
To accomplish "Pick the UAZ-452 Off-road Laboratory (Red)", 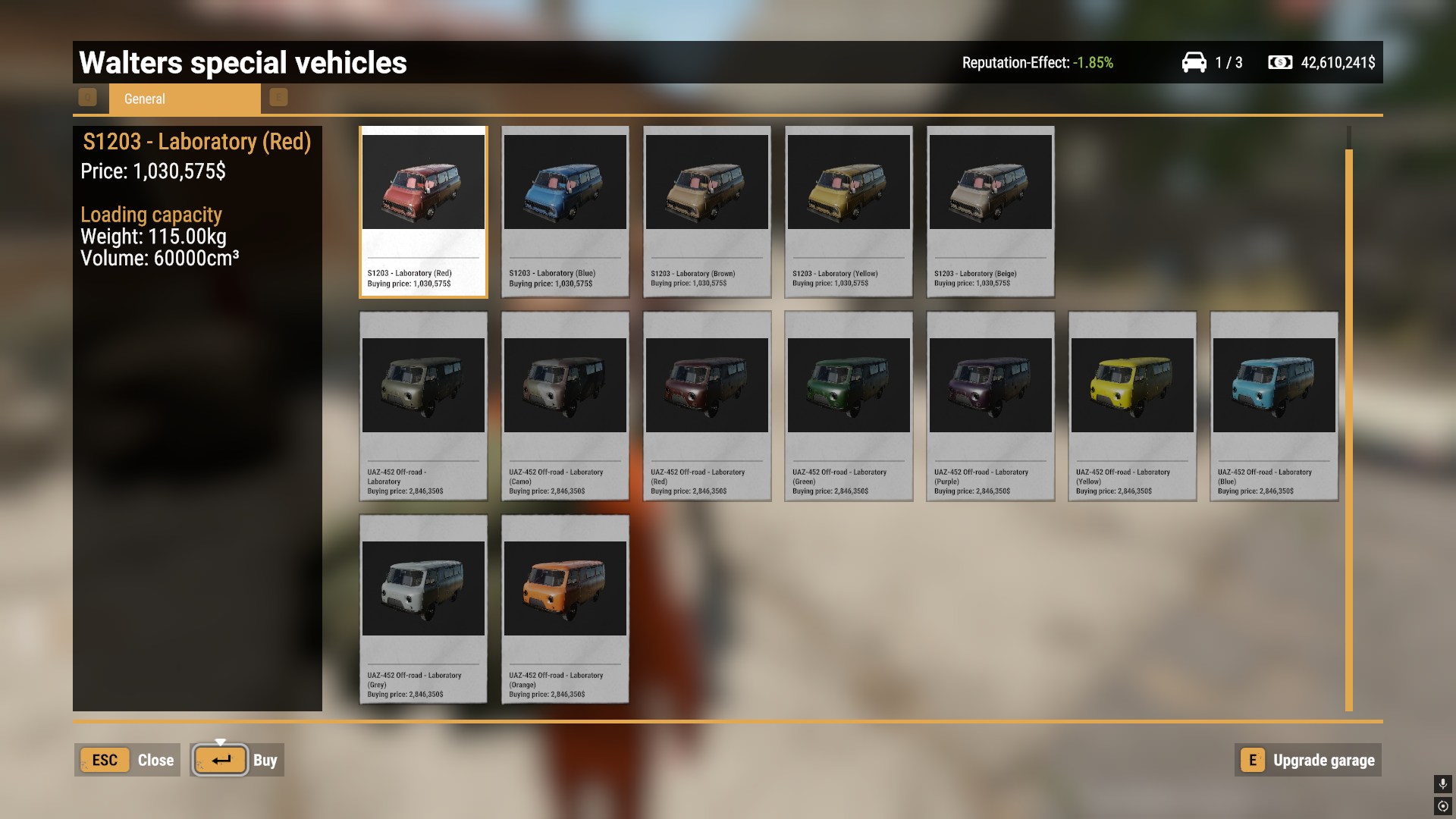I will tap(707, 406).
